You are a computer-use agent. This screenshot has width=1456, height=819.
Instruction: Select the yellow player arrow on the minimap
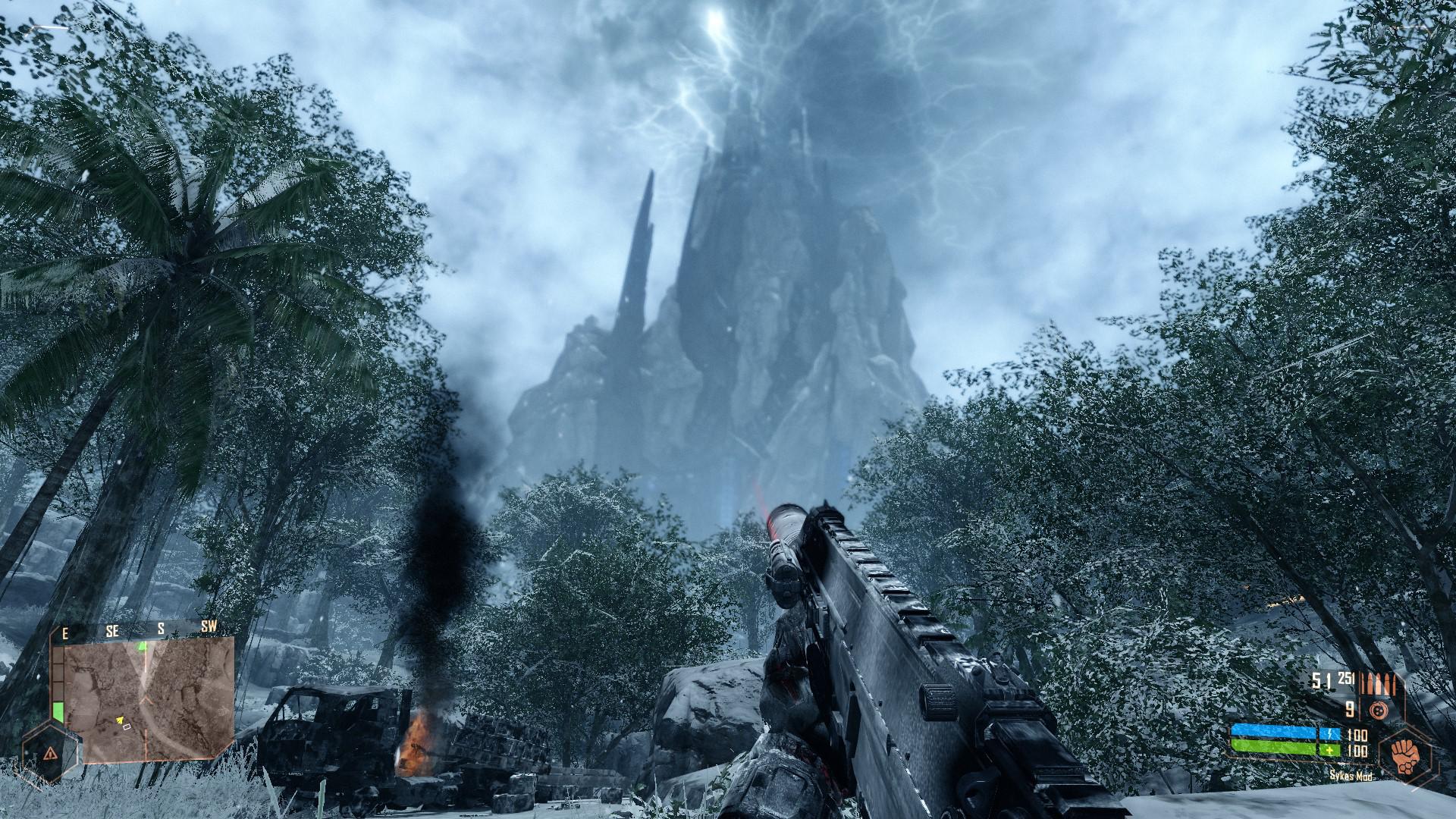point(121,720)
